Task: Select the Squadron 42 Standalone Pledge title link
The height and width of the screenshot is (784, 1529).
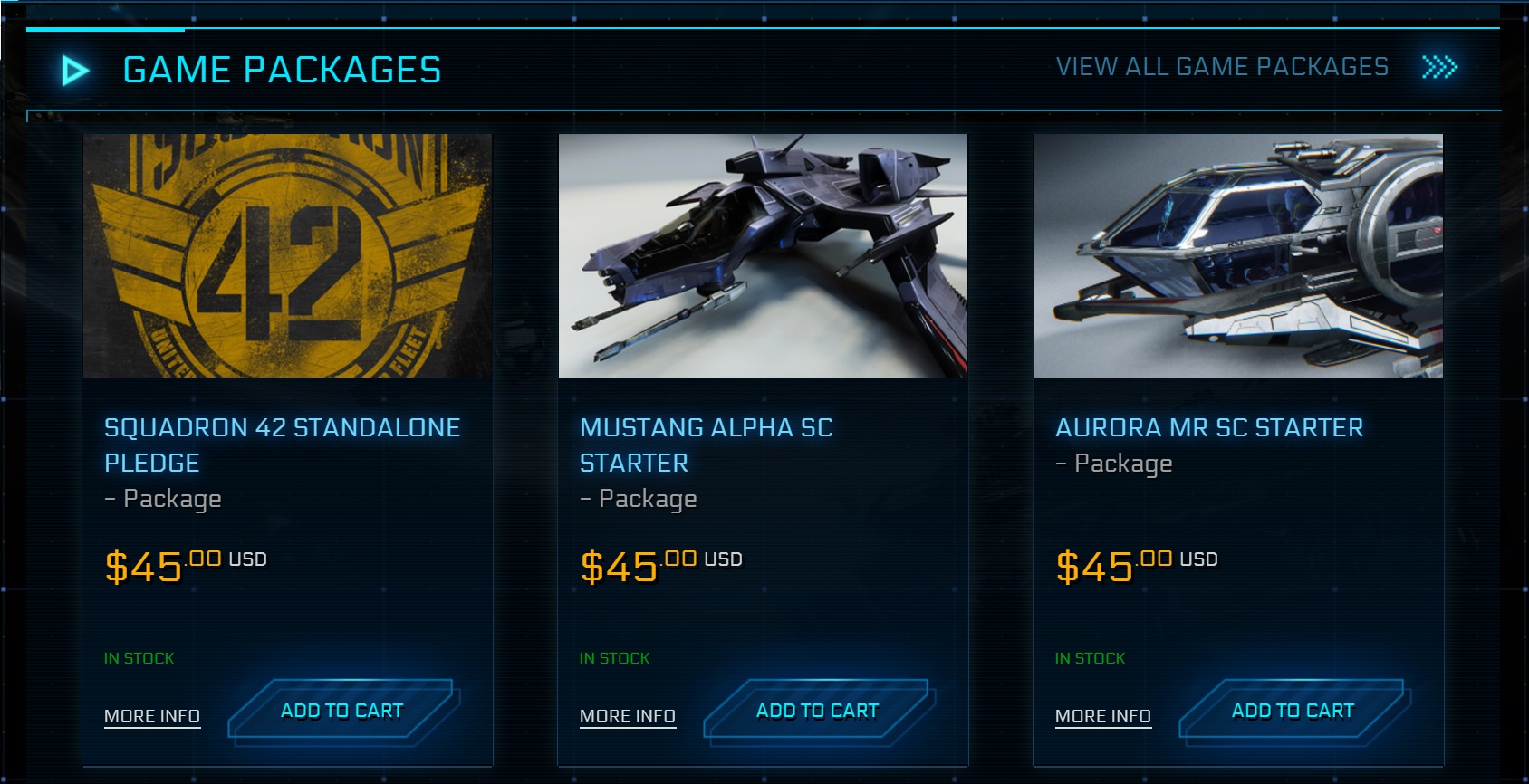Action: click(282, 445)
